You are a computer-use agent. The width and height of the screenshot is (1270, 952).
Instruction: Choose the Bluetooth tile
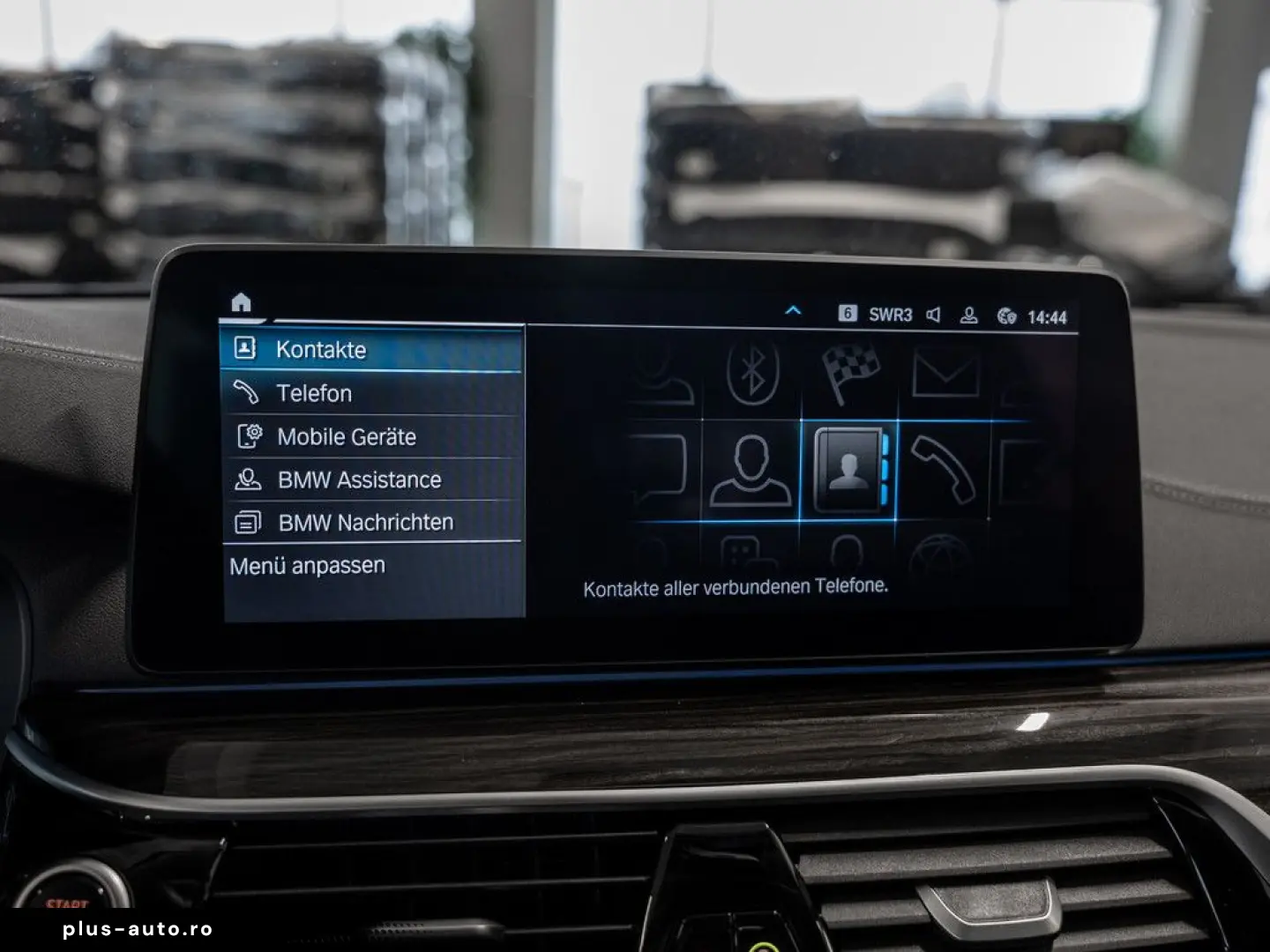(x=752, y=372)
